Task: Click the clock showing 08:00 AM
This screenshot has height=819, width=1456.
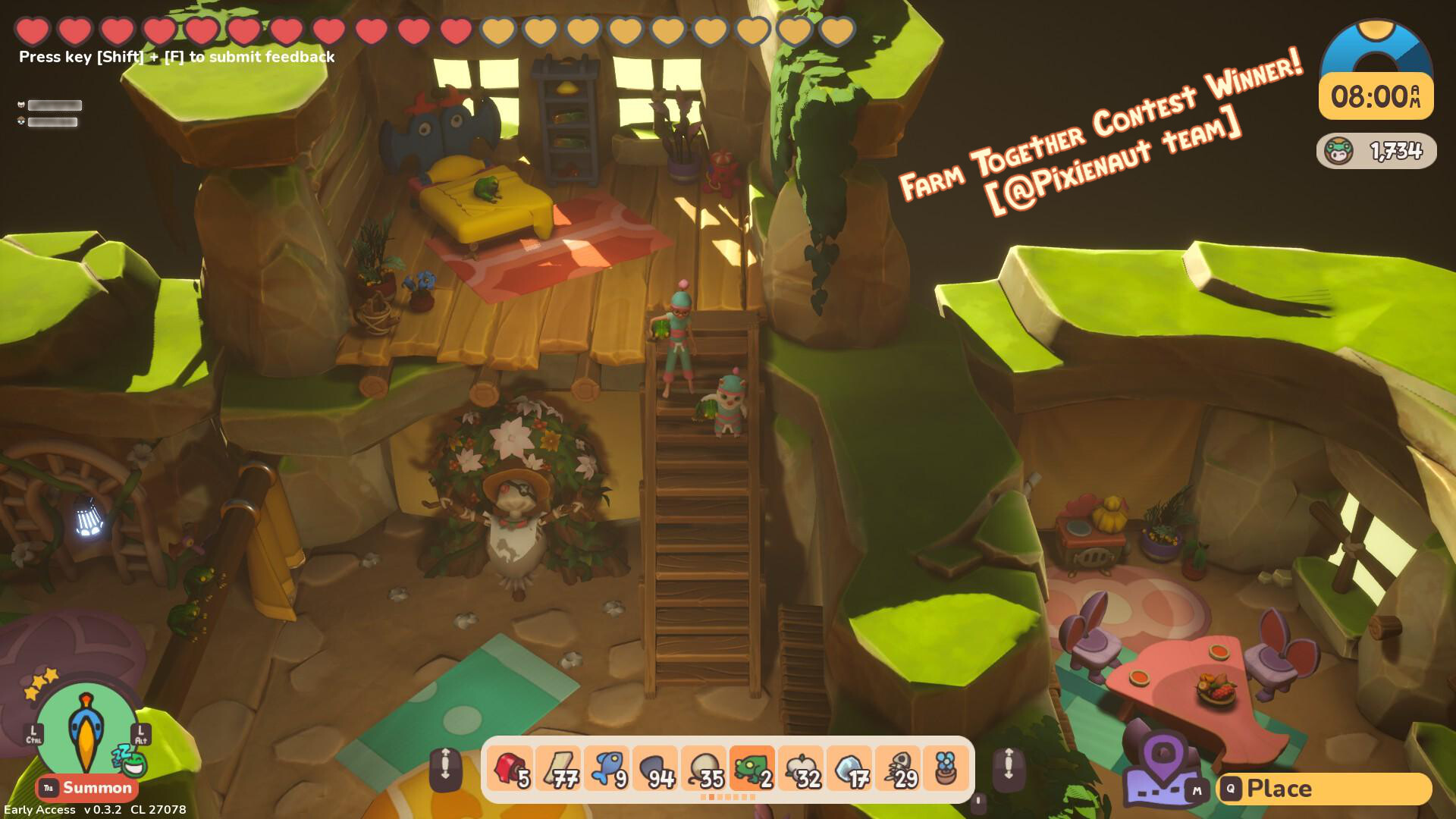Action: (x=1376, y=97)
